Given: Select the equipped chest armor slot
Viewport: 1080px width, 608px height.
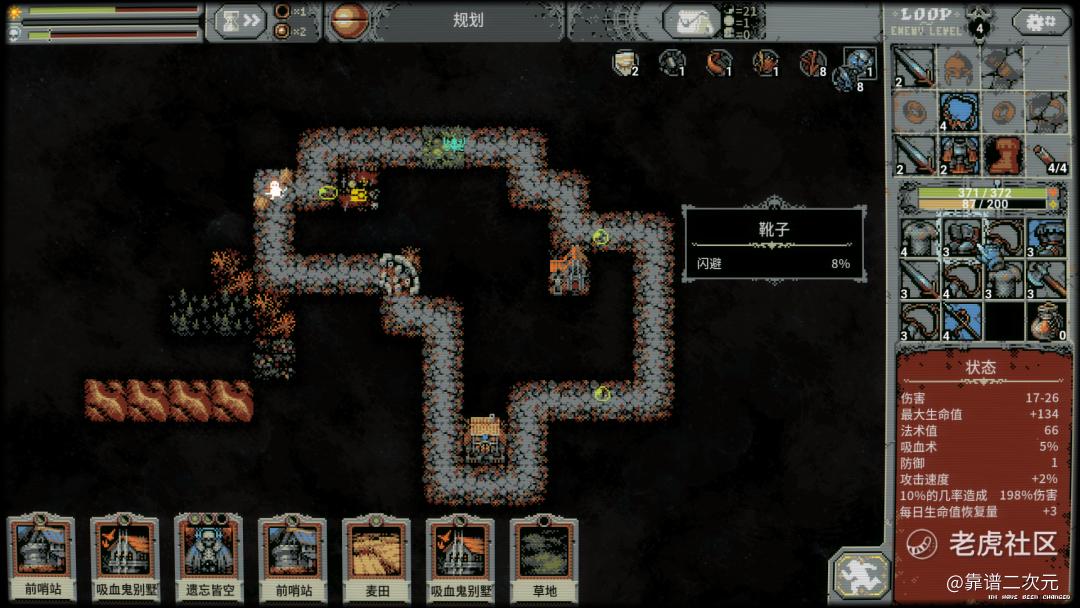Looking at the screenshot, I should (958, 155).
